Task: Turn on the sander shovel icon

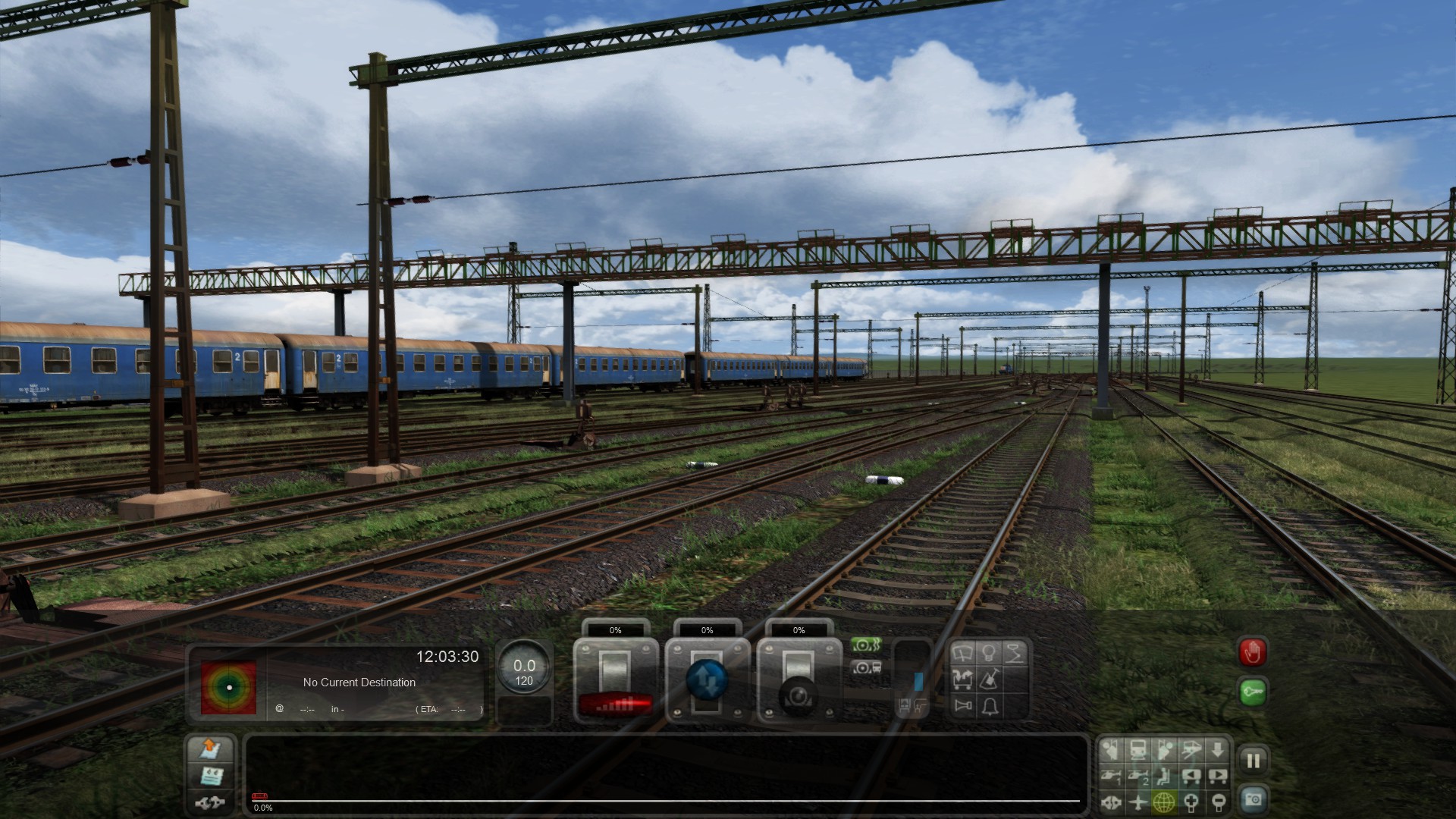Action: pyautogui.click(x=989, y=679)
